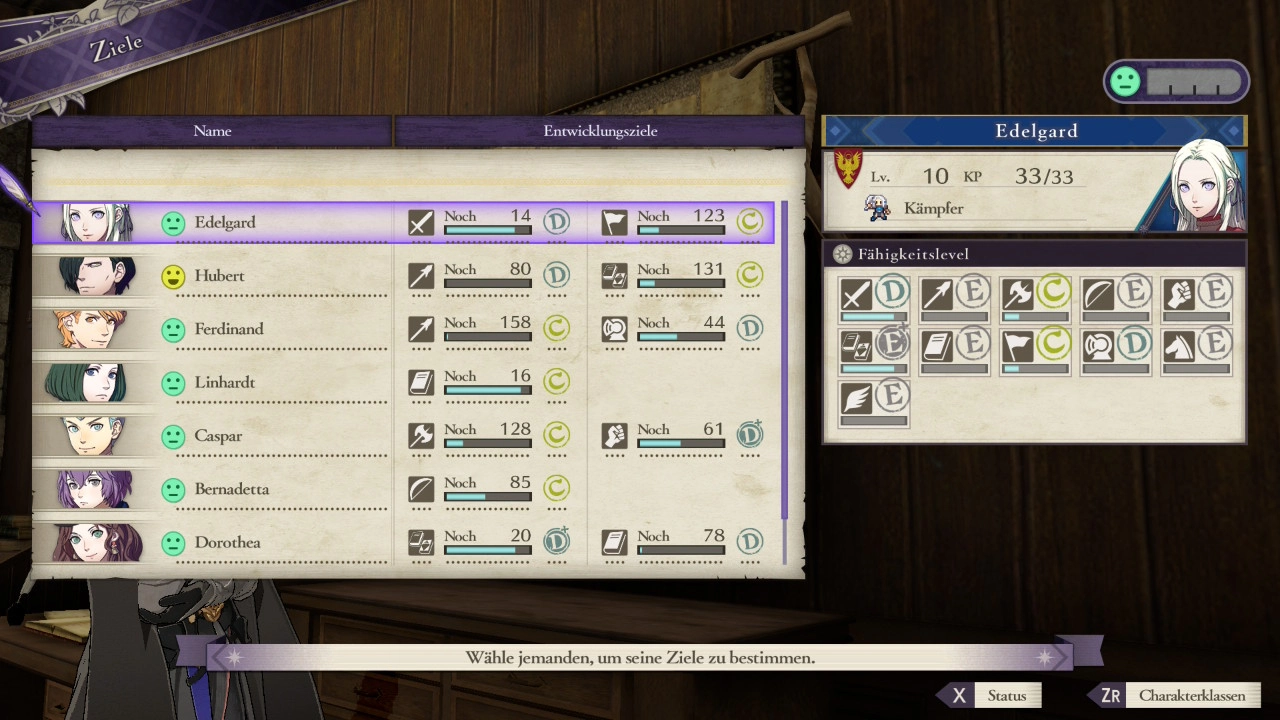Select Ferdinand's heavy armor goal
Viewport: 1280px width, 720px height.
pyautogui.click(x=615, y=329)
